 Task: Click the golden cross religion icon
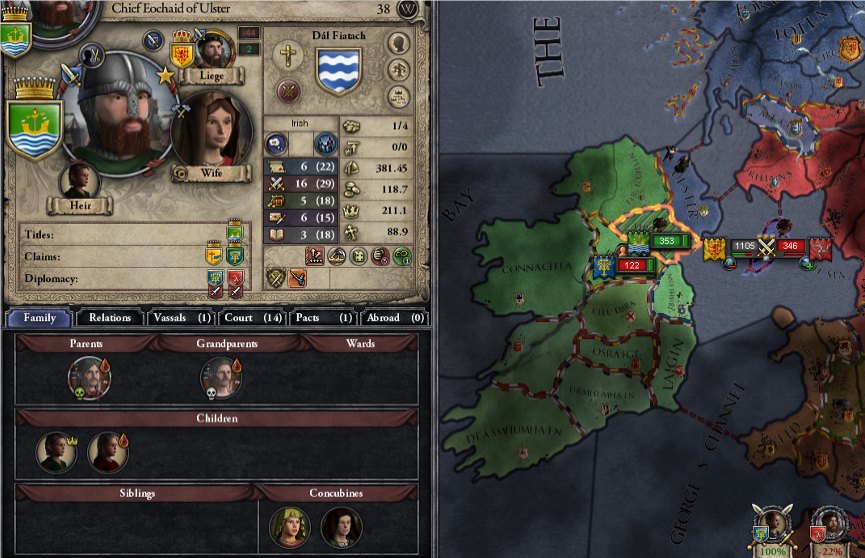(290, 55)
